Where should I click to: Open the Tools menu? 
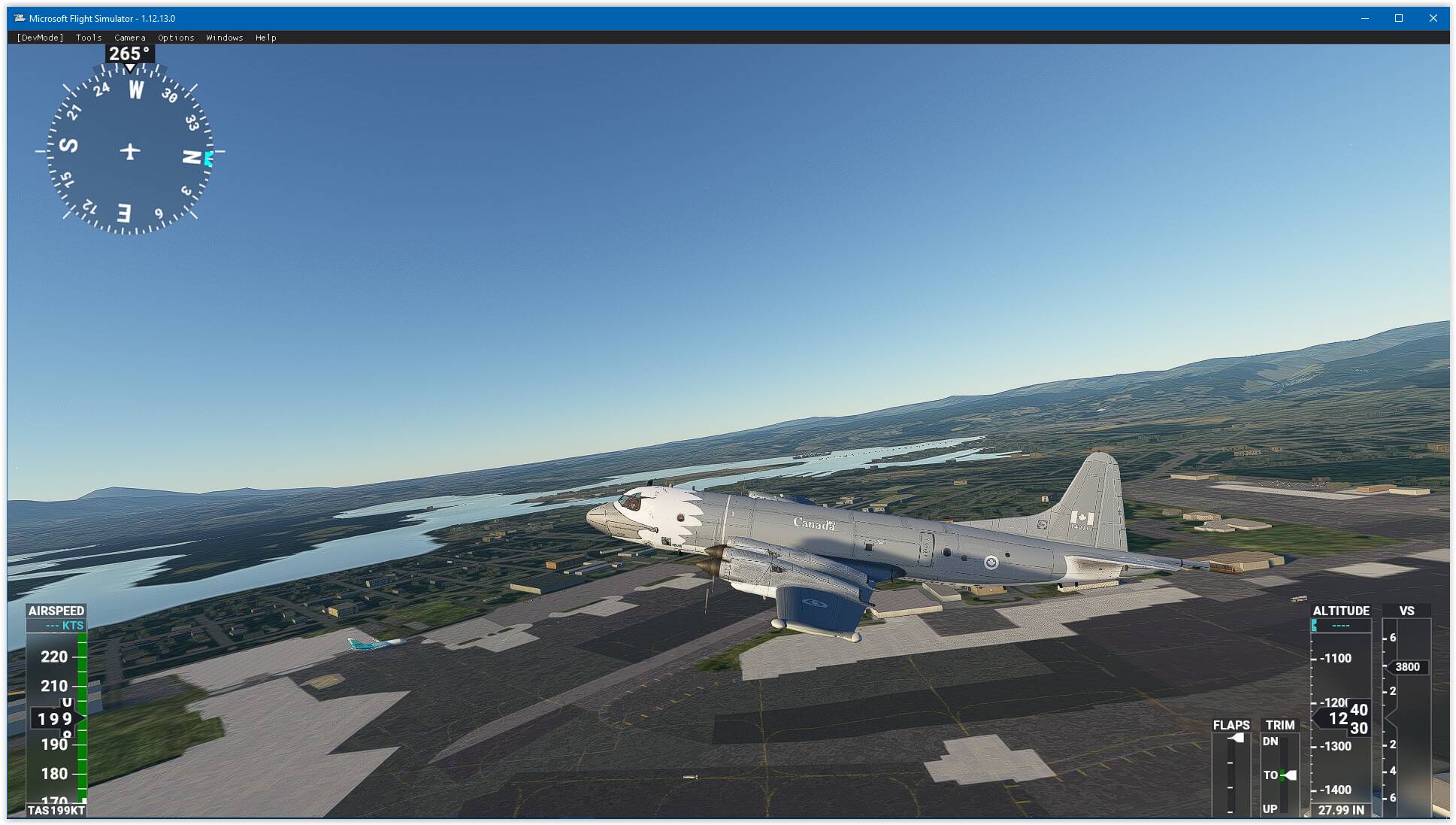point(89,38)
